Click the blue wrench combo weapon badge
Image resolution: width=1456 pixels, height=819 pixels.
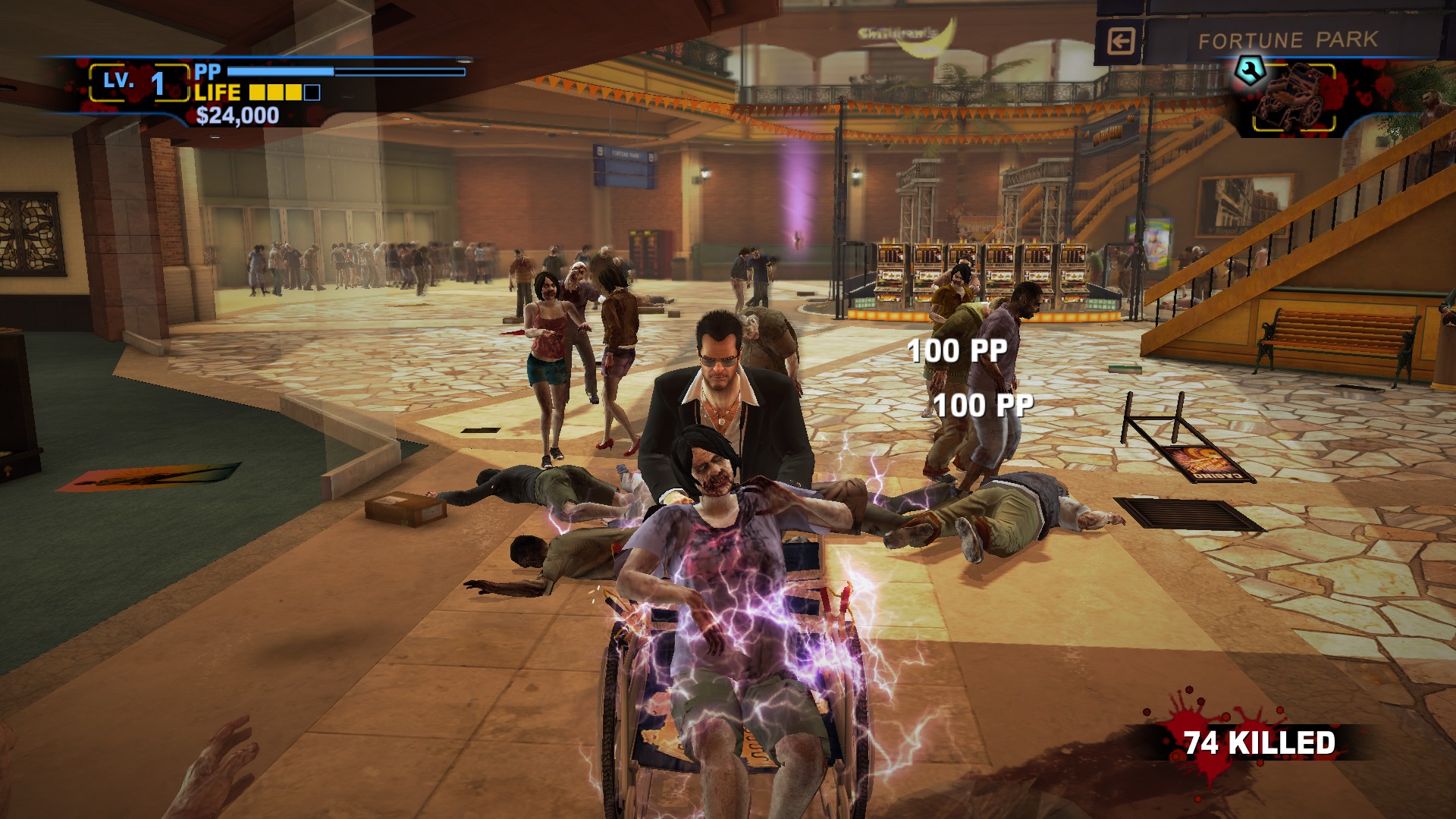[1248, 71]
